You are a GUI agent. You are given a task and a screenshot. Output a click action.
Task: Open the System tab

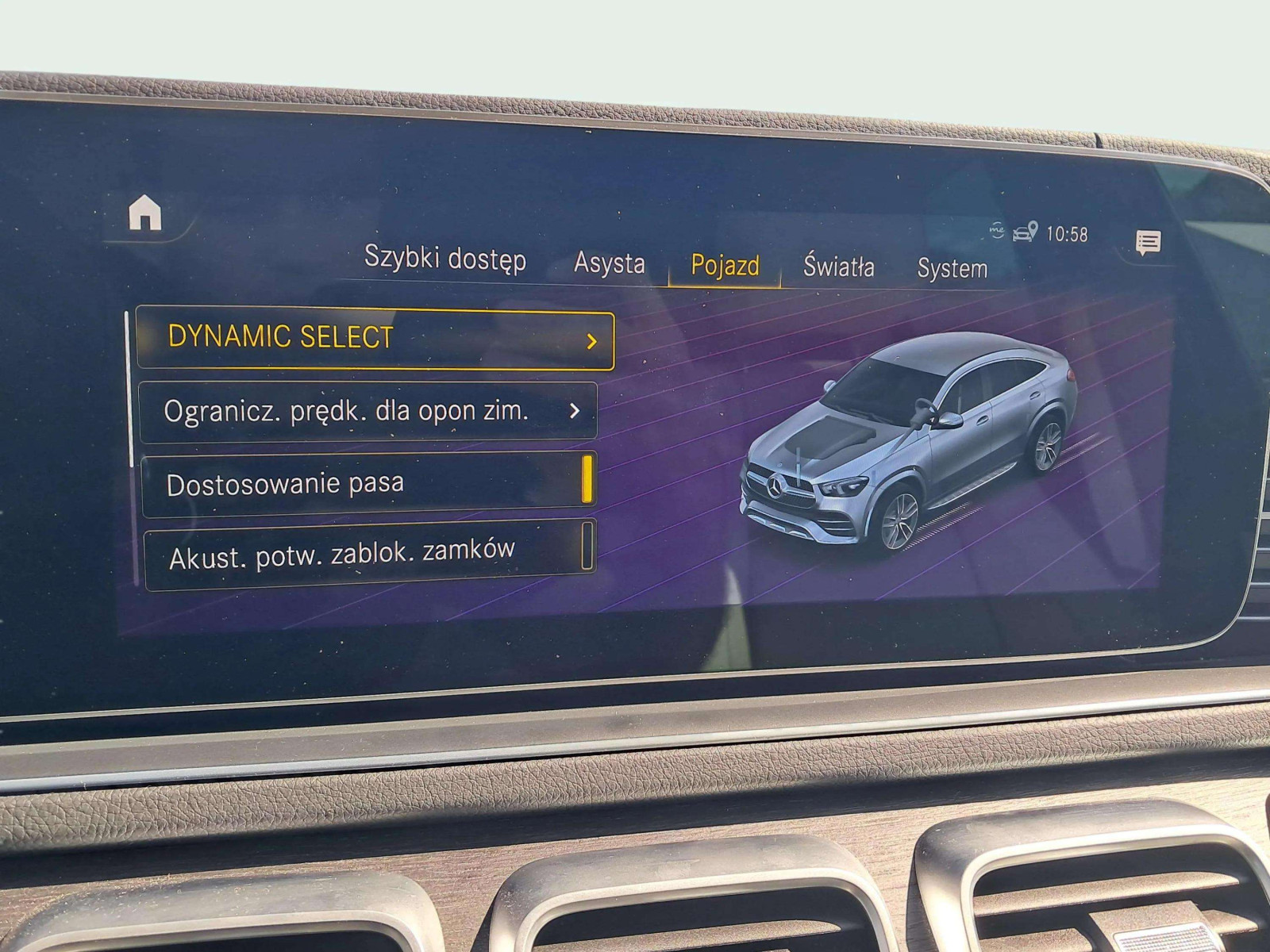pos(952,268)
